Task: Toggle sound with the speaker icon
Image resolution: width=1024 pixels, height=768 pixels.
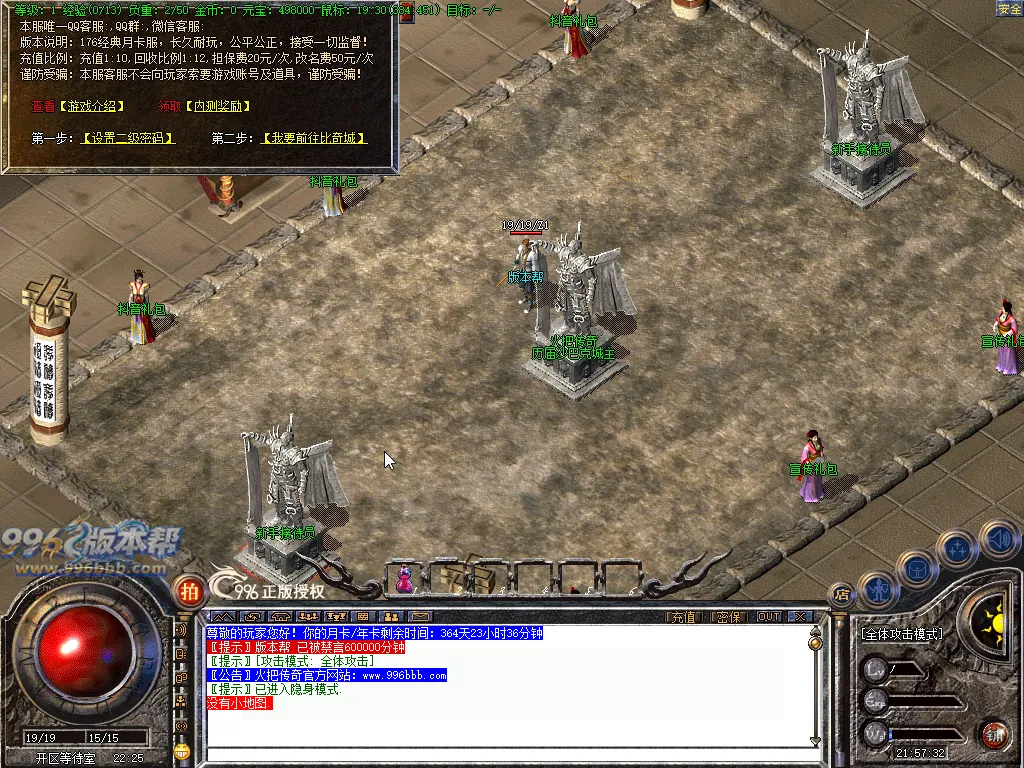Action: [998, 538]
